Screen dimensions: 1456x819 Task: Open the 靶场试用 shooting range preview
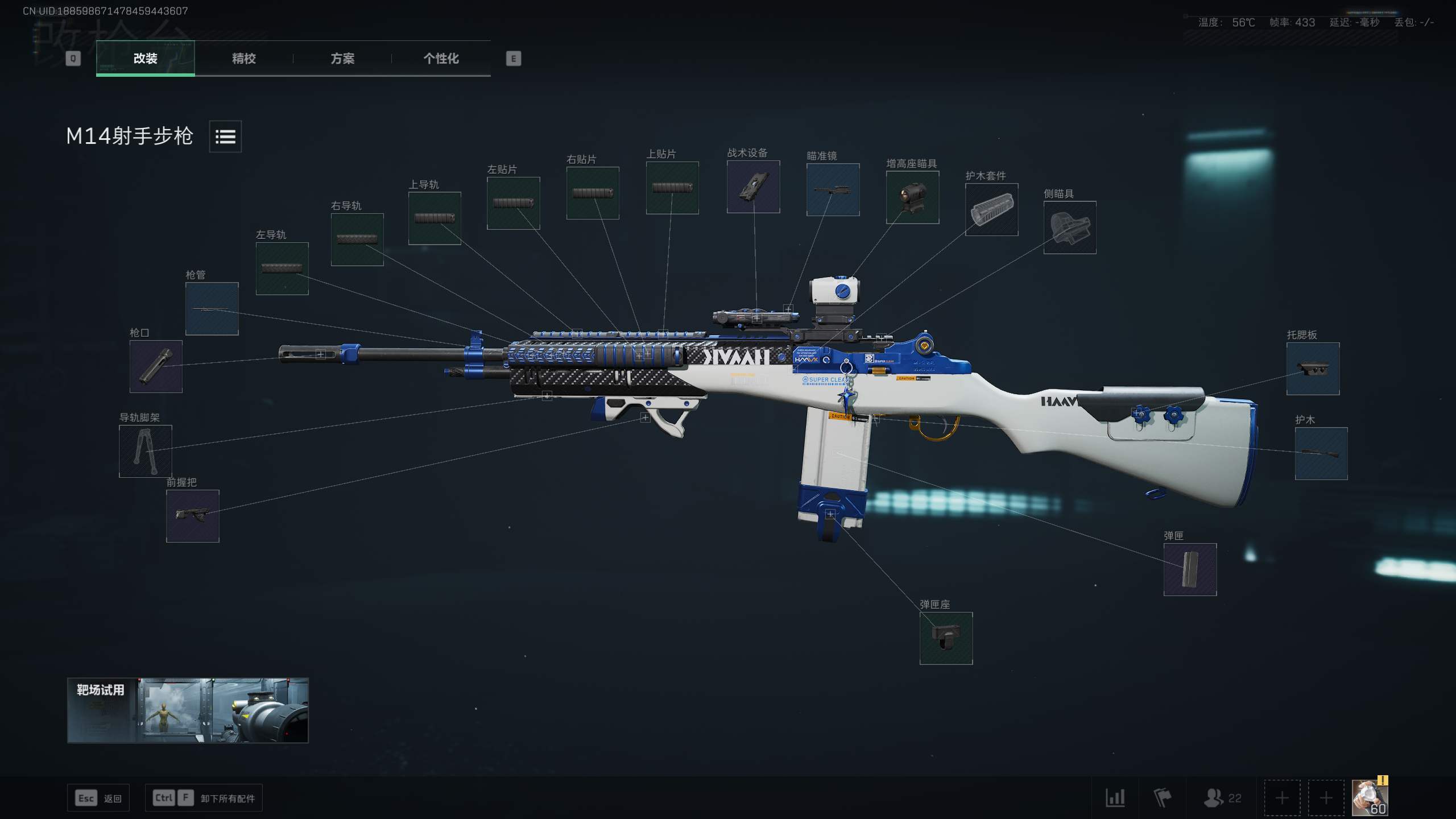[x=188, y=712]
